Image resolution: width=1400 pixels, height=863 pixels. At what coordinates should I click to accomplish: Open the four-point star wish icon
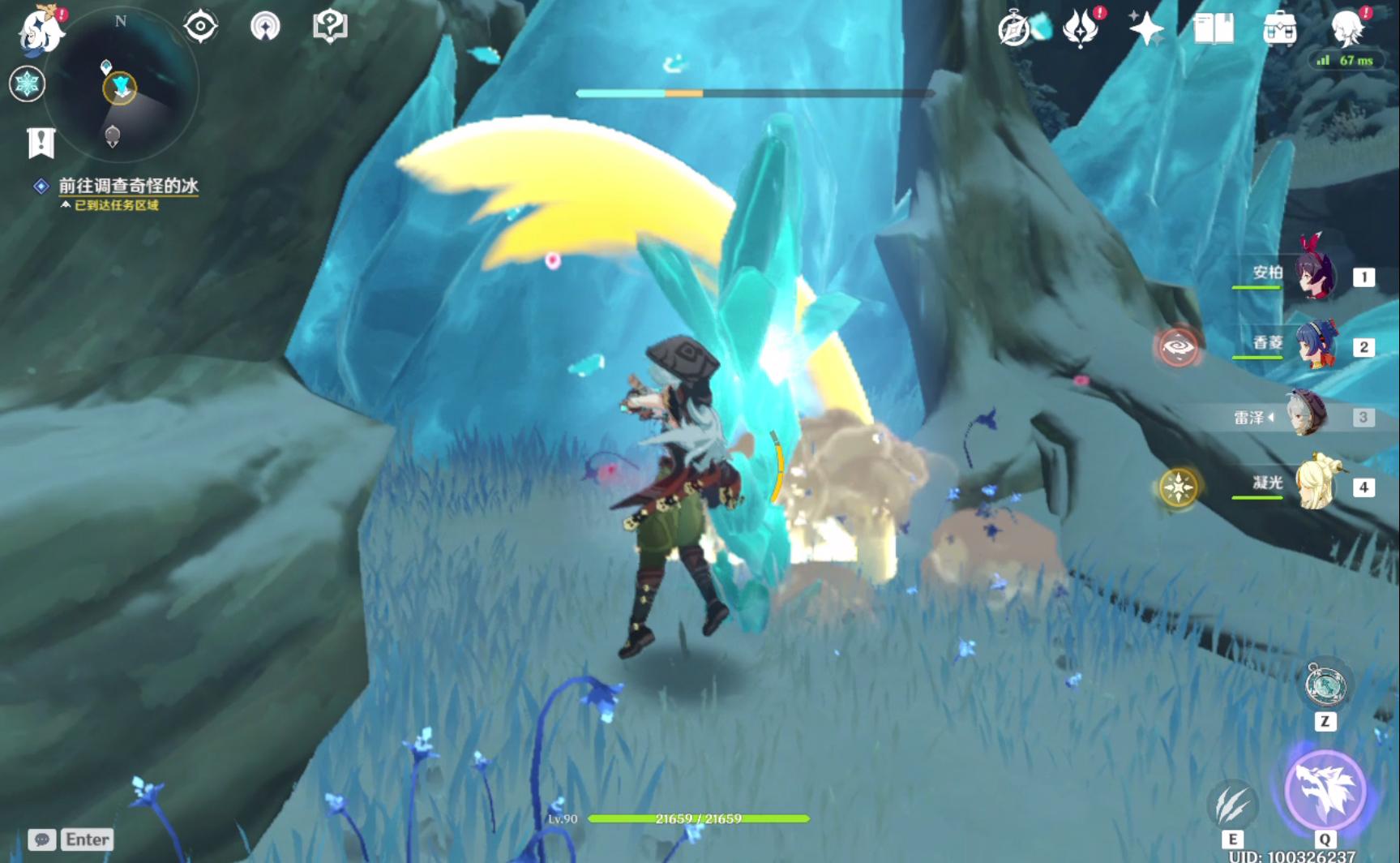tap(1146, 29)
